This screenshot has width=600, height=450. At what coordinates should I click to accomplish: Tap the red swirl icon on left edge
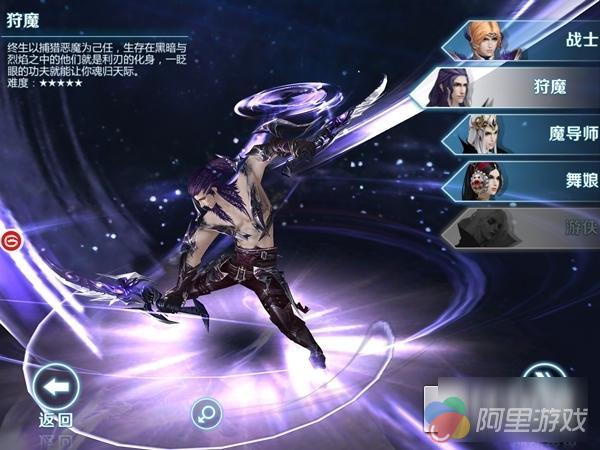[x=10, y=241]
